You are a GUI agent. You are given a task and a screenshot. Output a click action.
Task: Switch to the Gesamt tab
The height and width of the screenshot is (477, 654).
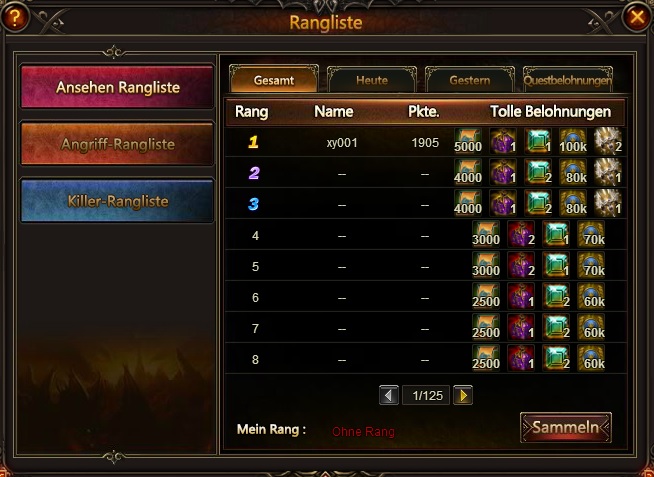(274, 80)
